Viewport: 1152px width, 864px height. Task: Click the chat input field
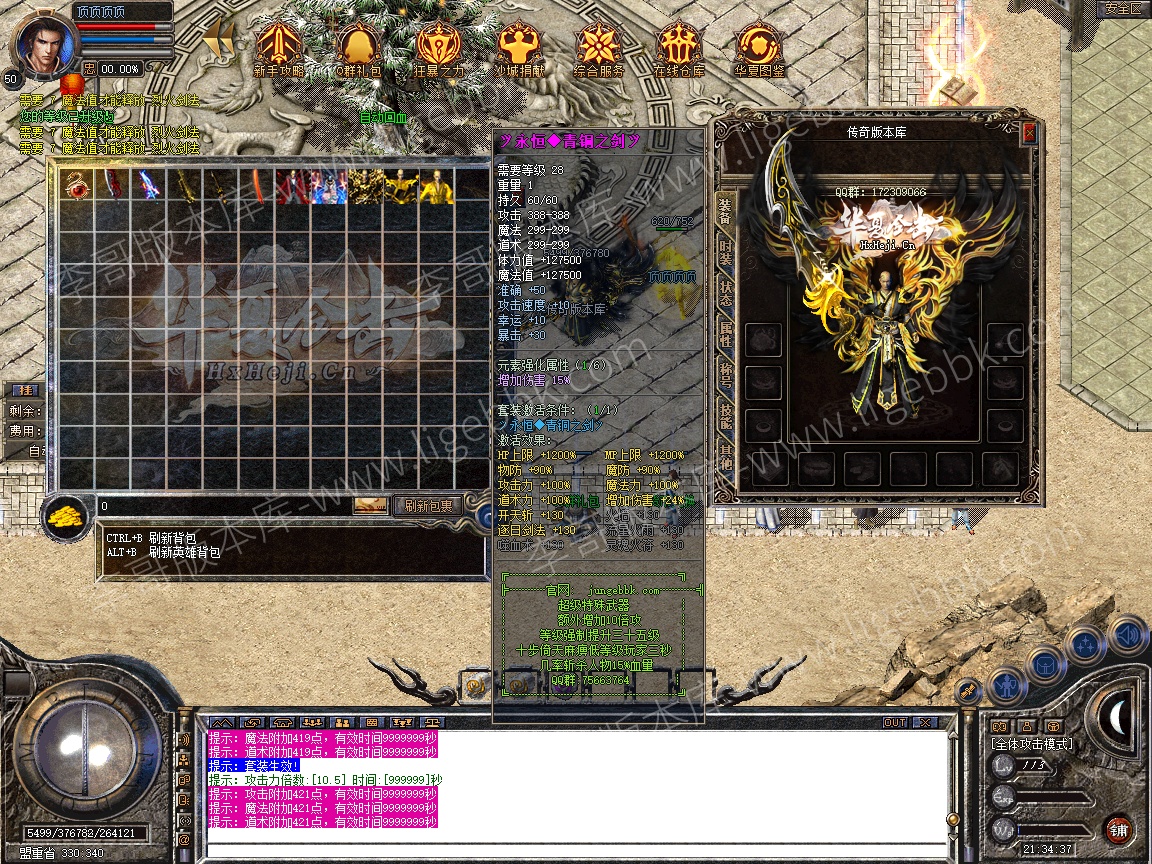point(575,849)
